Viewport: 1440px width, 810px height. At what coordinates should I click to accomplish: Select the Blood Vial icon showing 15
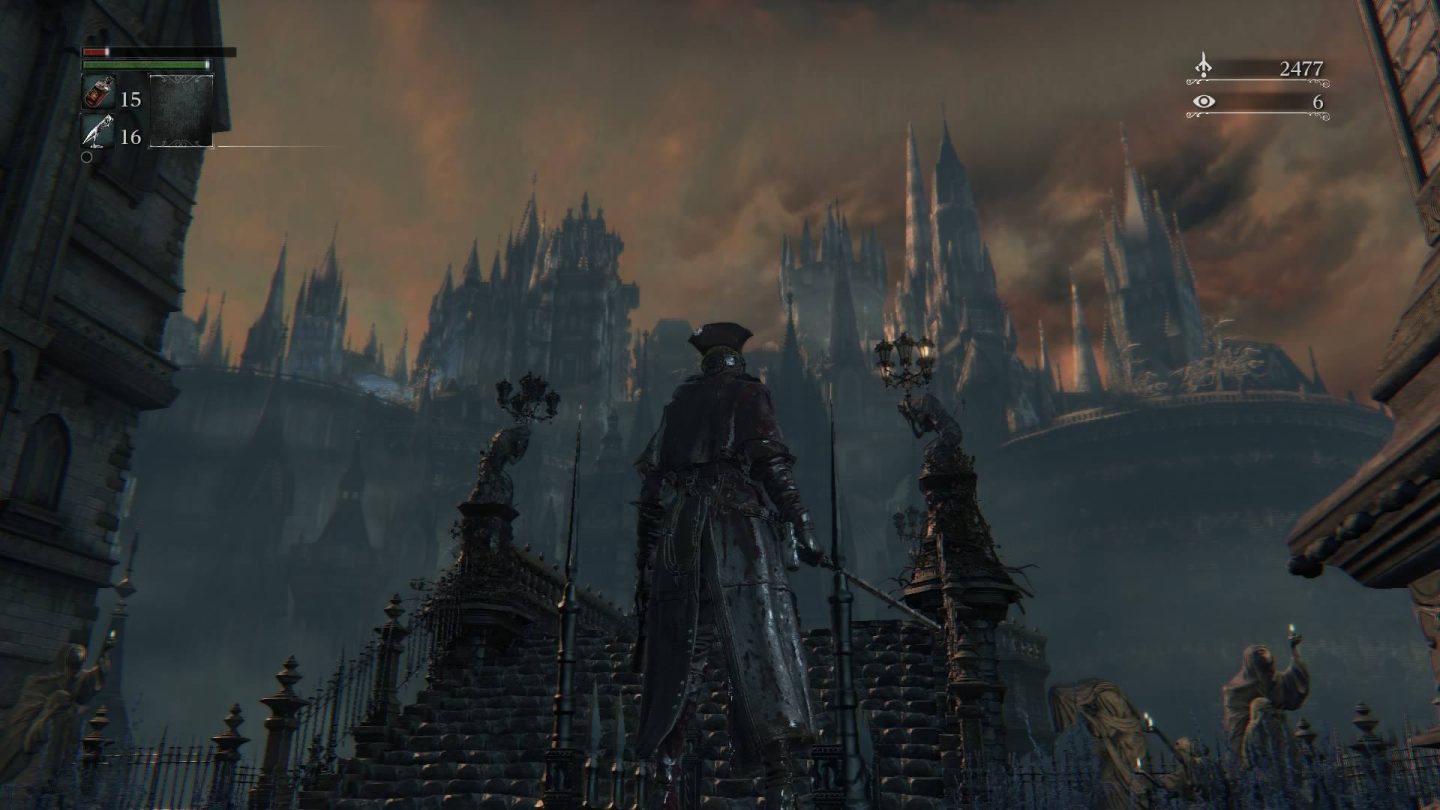[98, 93]
